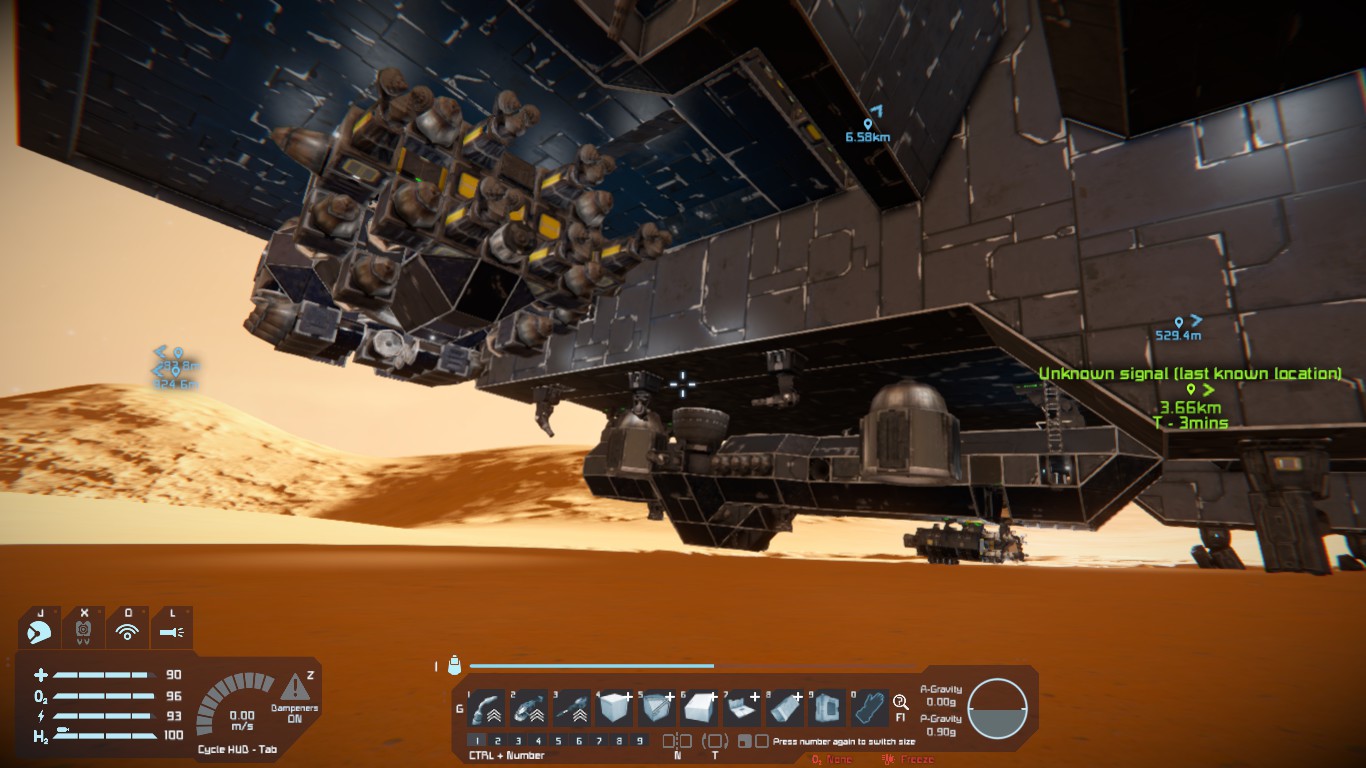Switch to toolbar page 9
Screen dimensions: 1366x768
click(x=640, y=741)
